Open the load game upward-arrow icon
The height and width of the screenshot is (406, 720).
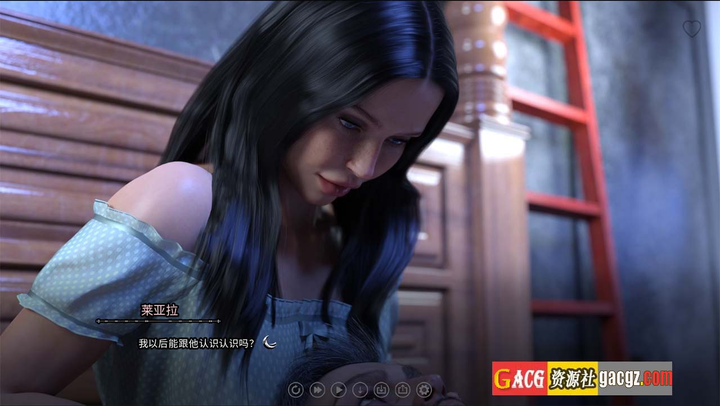click(402, 389)
